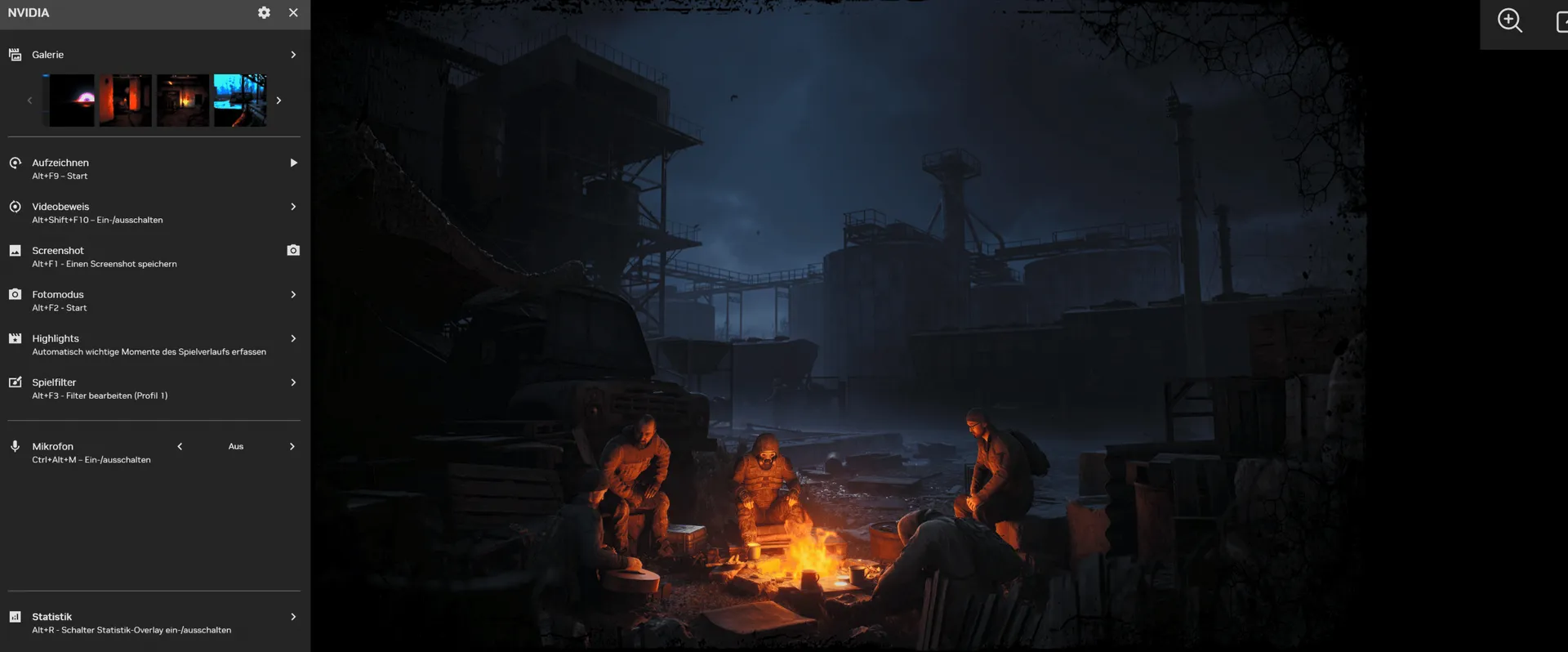Open Spielfilter options
The height and width of the screenshot is (652, 1568).
(293, 382)
